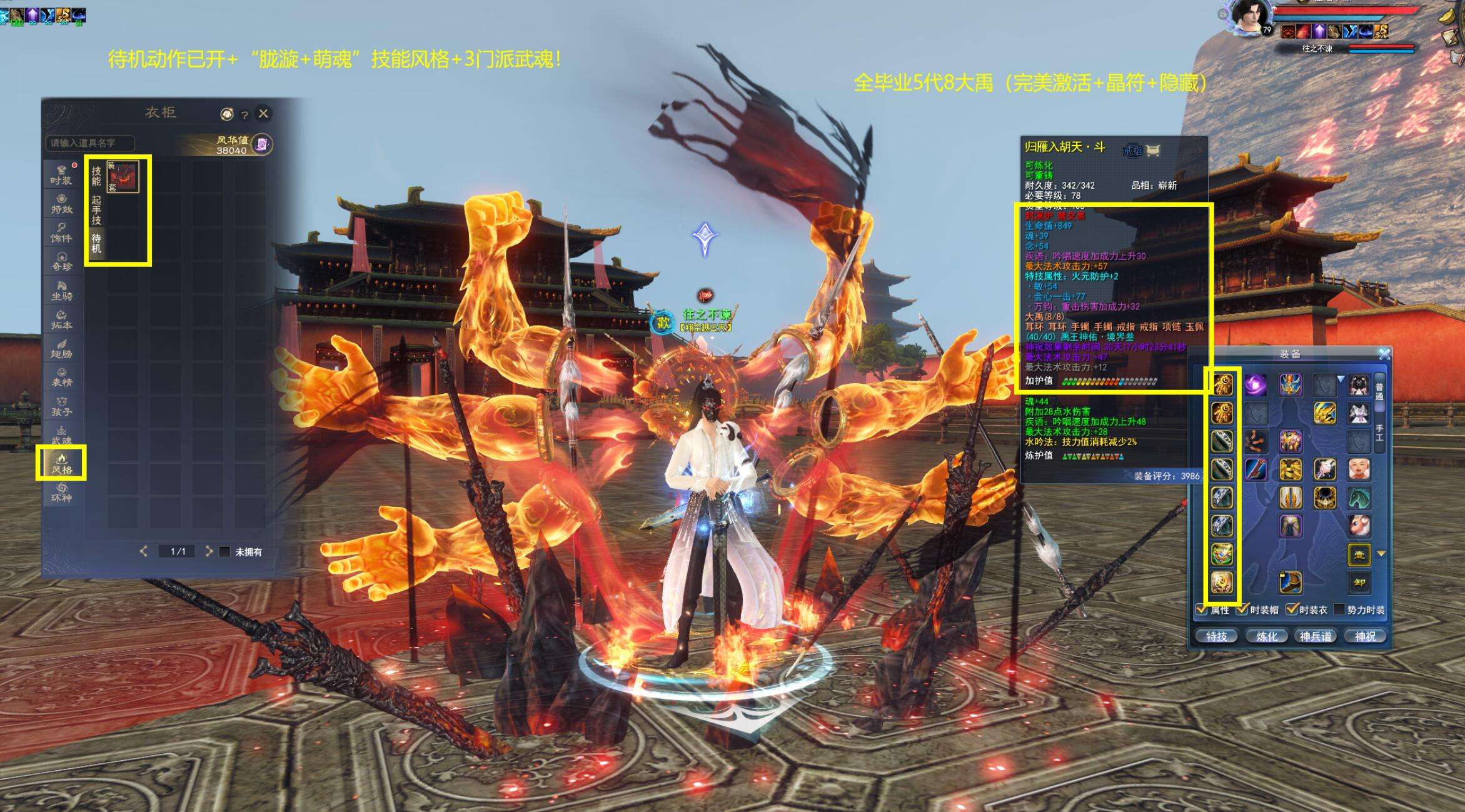This screenshot has height=812, width=1465.
Task: Click the 神祝 blessing button
Action: pos(1365,636)
